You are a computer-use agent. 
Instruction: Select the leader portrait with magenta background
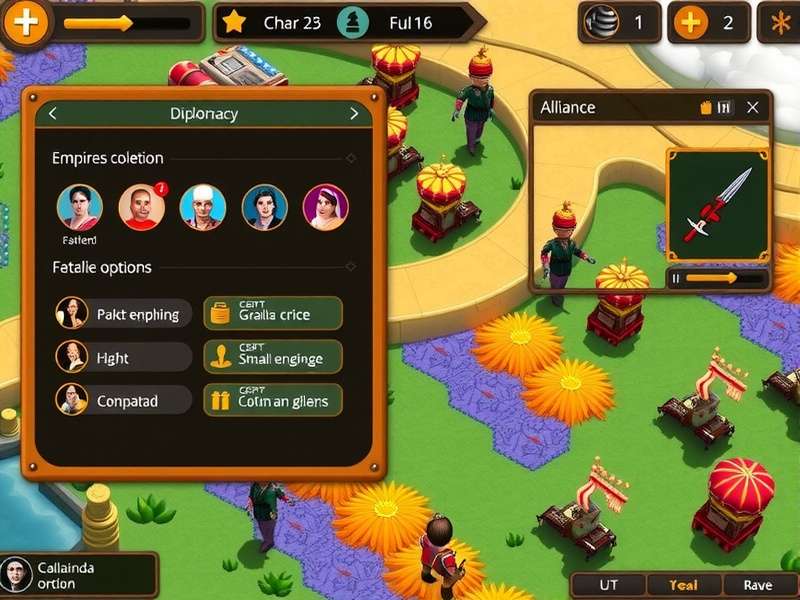tap(325, 207)
